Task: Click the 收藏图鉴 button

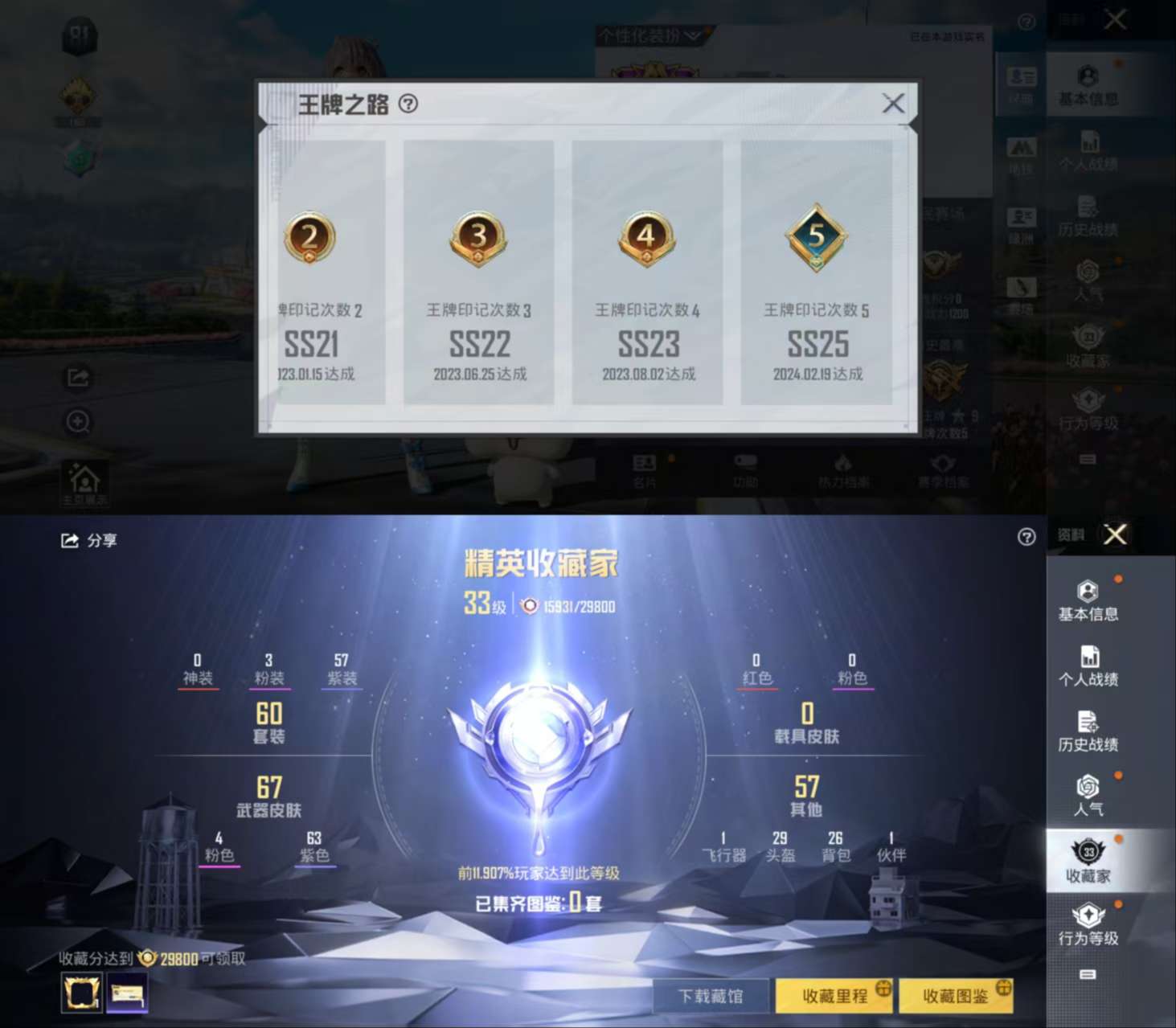Action: click(x=957, y=994)
